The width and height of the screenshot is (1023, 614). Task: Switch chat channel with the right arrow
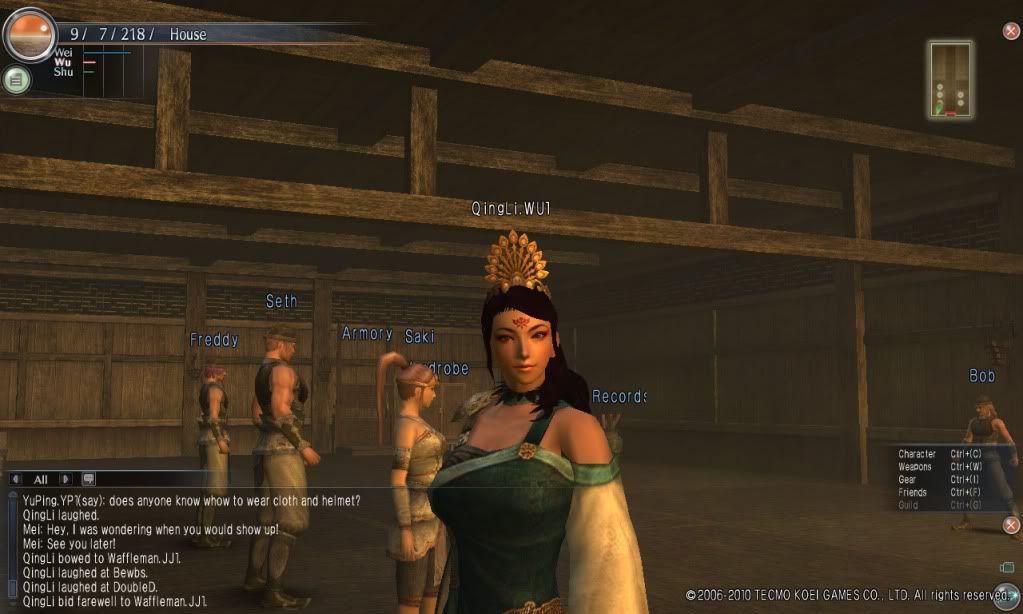tap(66, 479)
